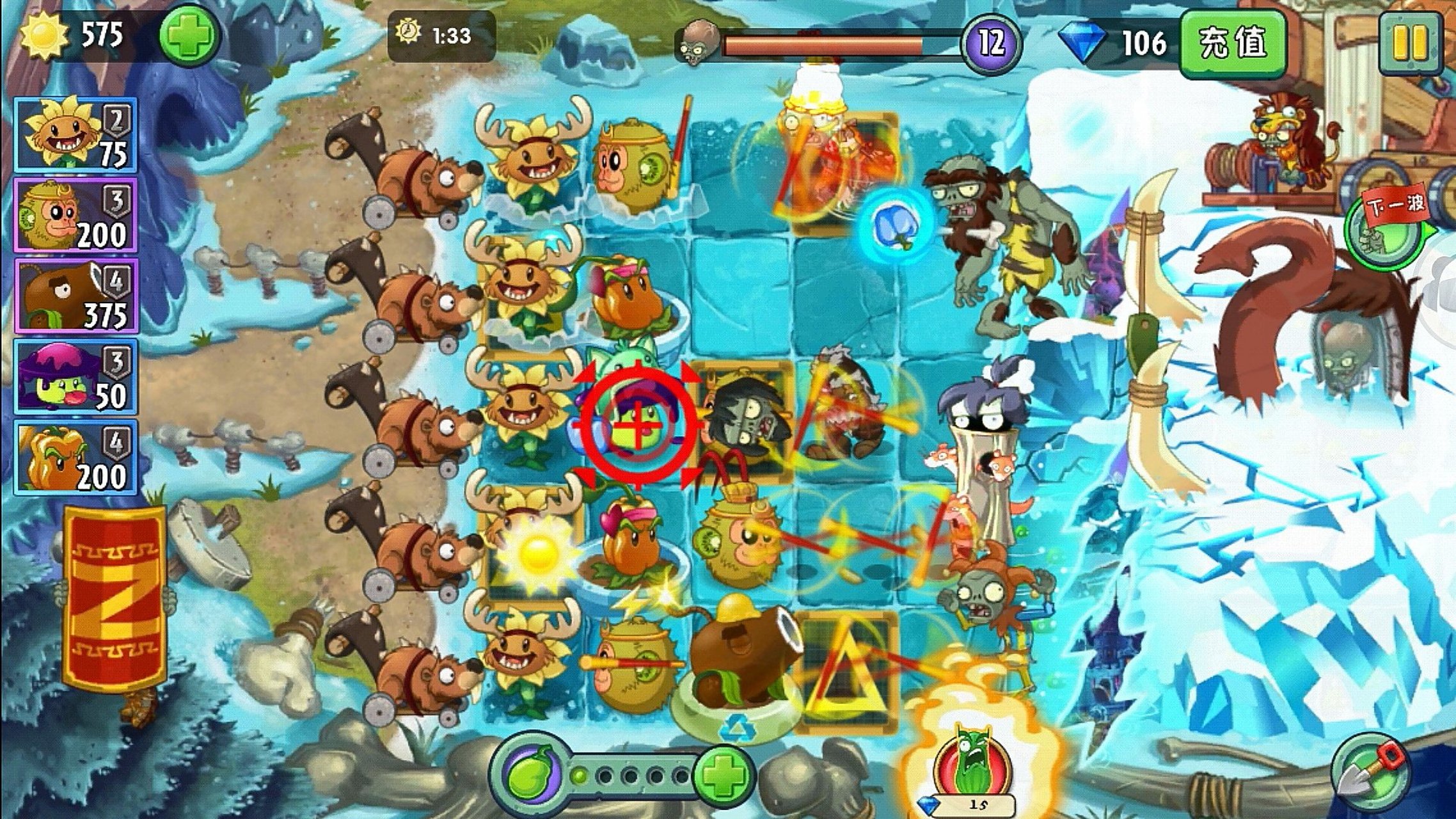This screenshot has width=1456, height=819.
Task: Select the Sunflower seed packet costing 75
Action: pos(75,135)
